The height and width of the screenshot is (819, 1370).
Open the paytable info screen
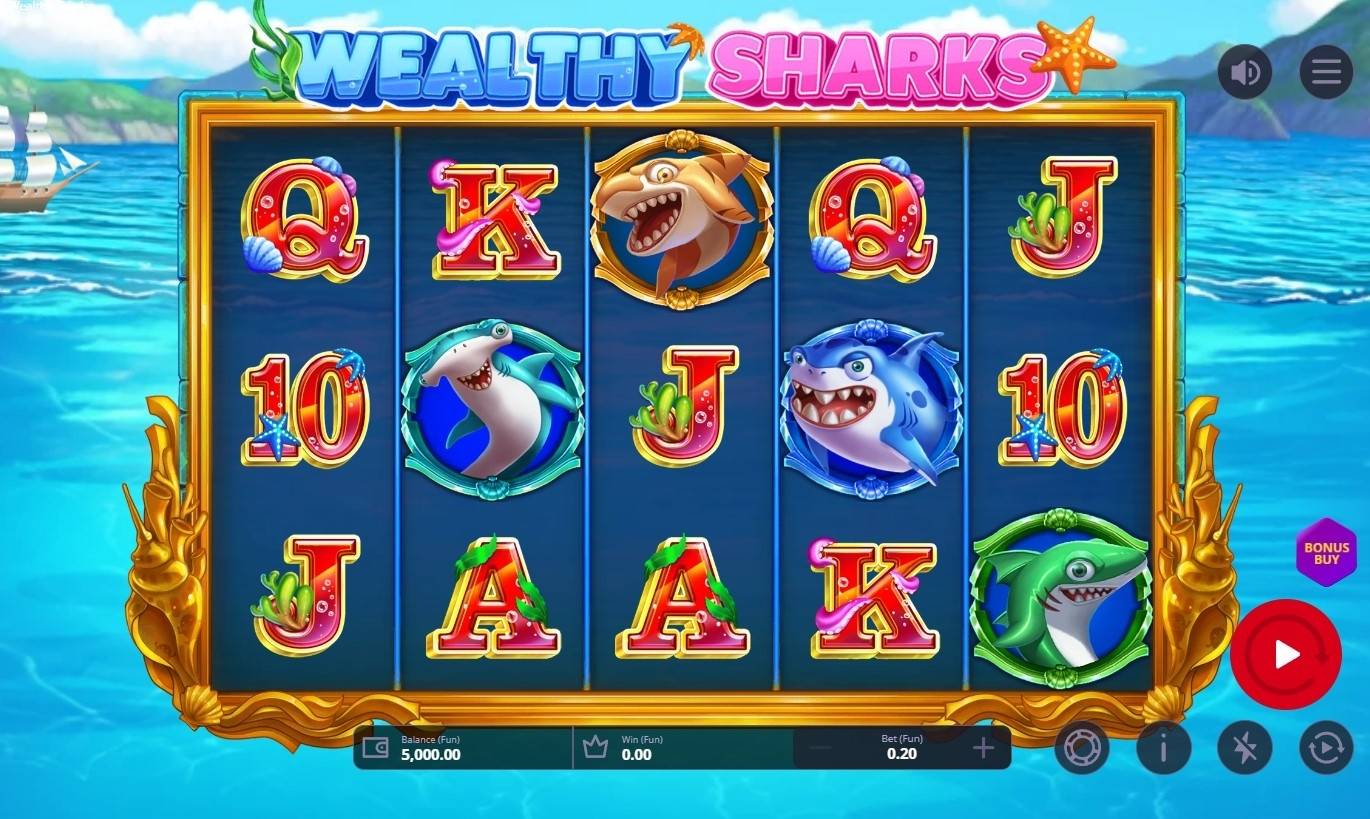click(x=1163, y=748)
